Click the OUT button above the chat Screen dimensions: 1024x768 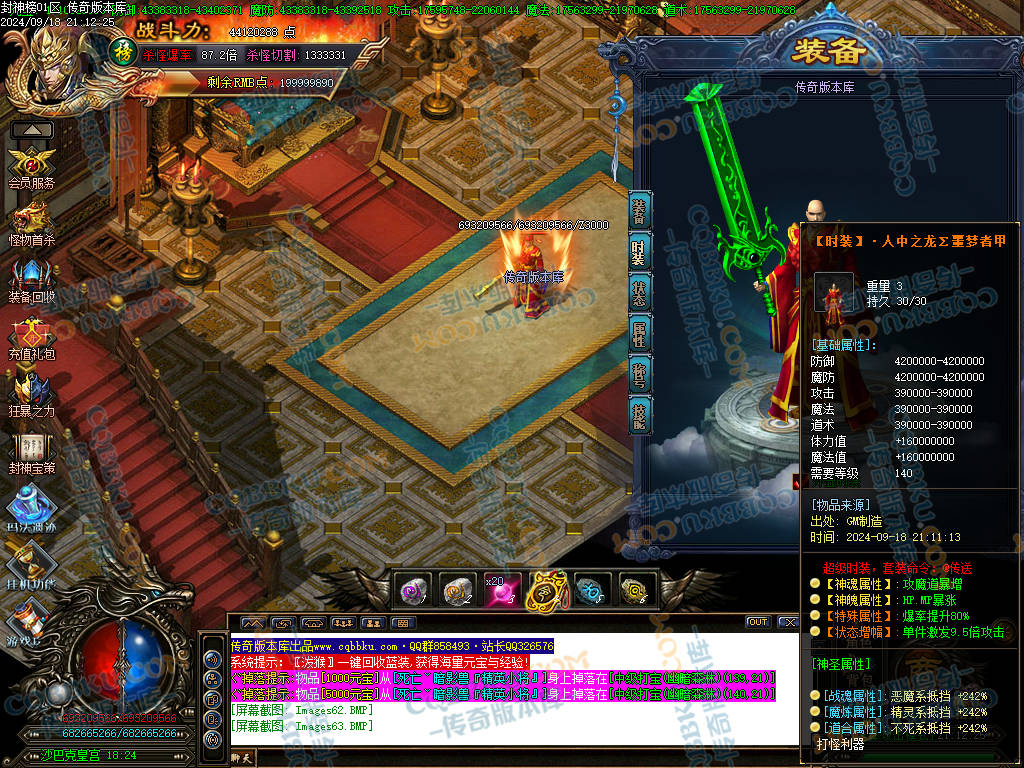click(758, 622)
